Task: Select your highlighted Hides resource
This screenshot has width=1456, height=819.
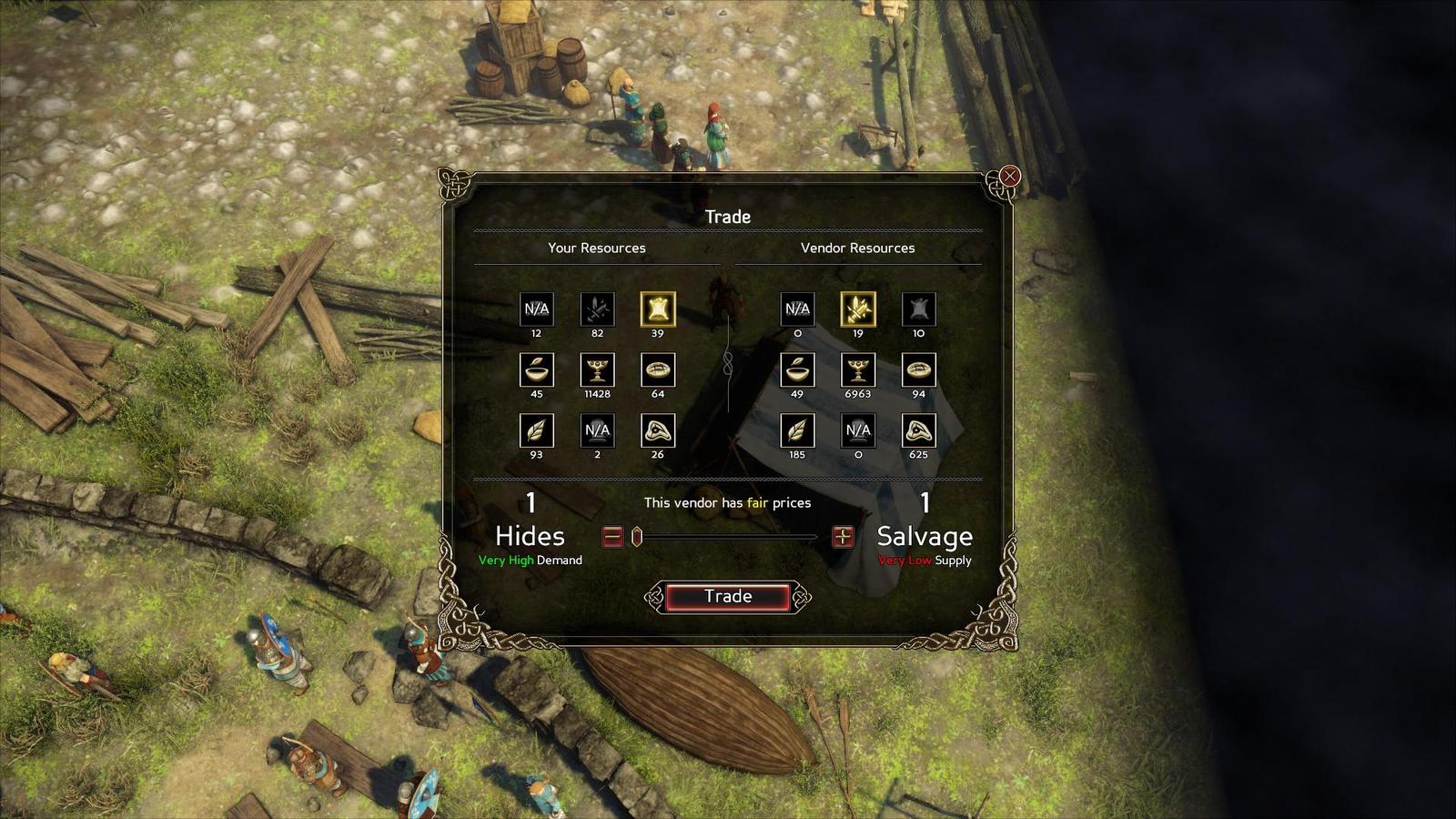Action: tap(657, 309)
